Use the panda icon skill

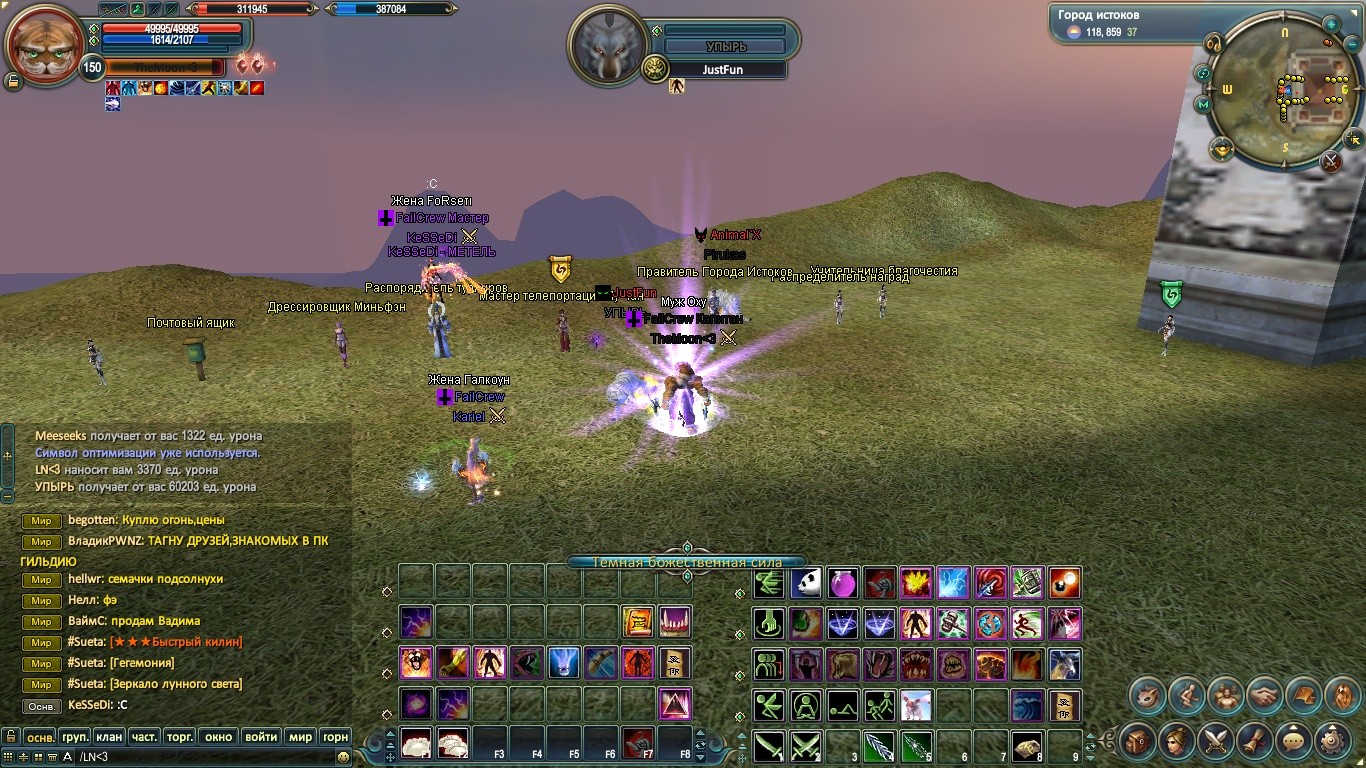(x=806, y=583)
